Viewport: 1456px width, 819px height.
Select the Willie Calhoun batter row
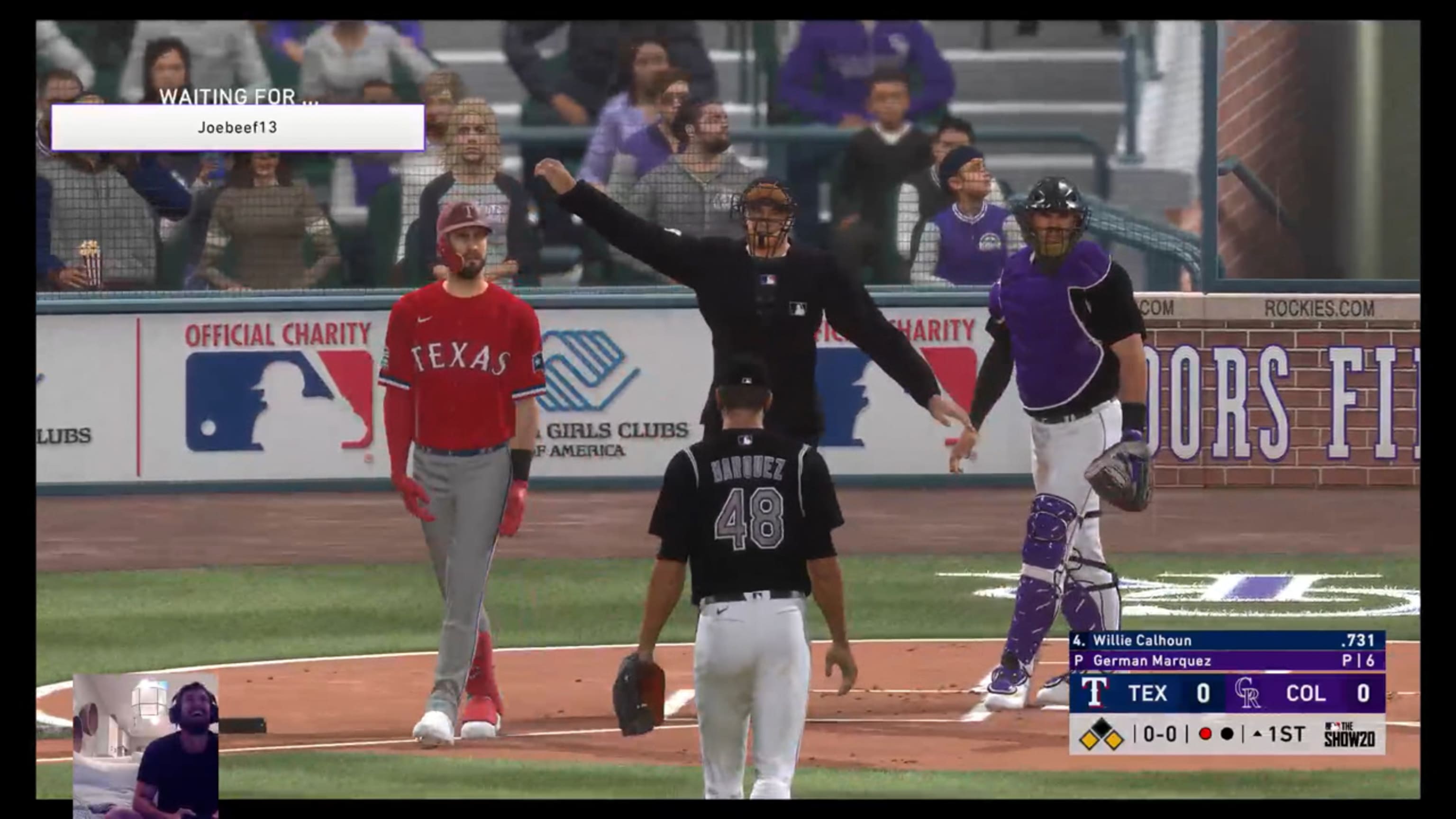(1227, 640)
